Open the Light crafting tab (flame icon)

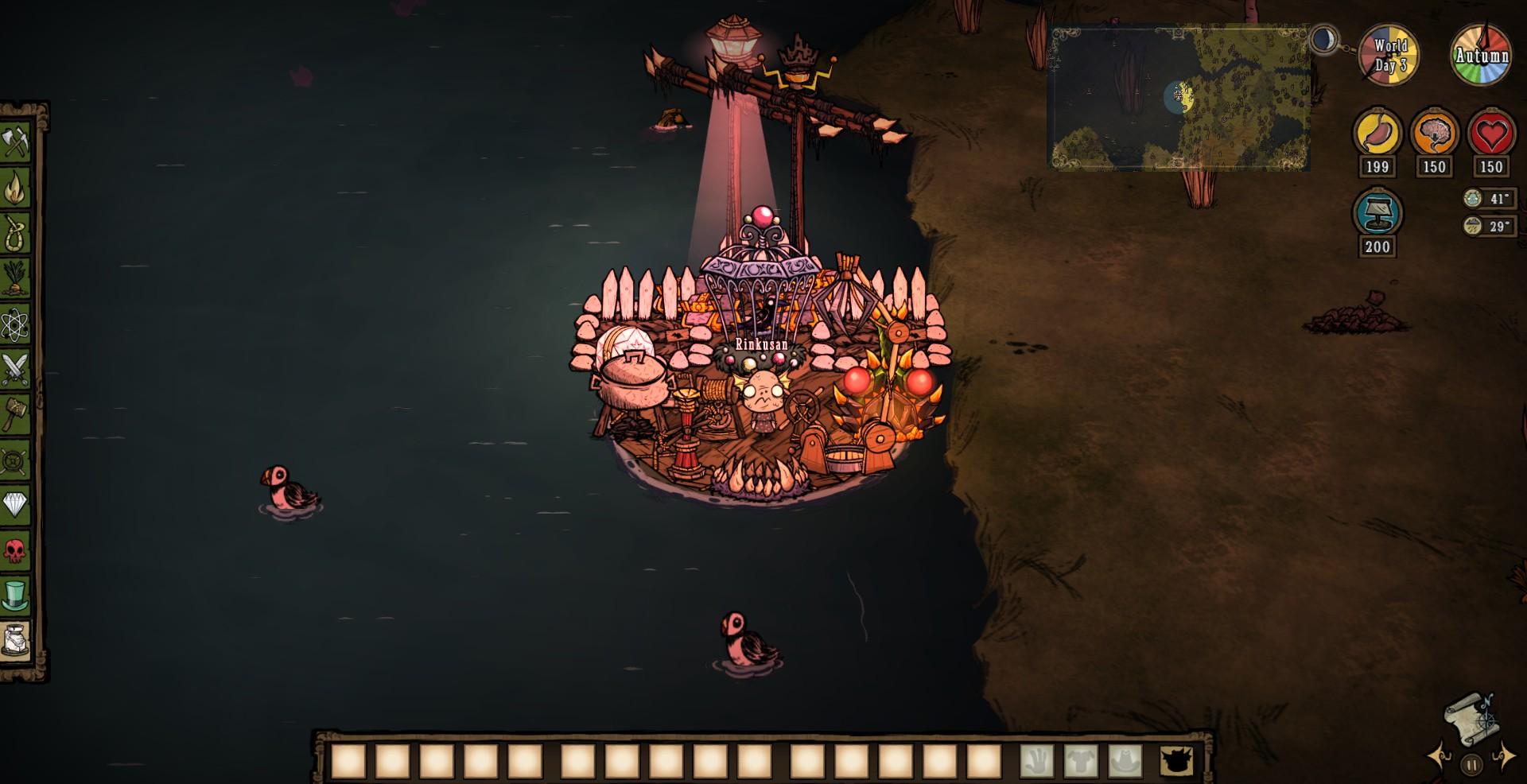click(x=15, y=188)
